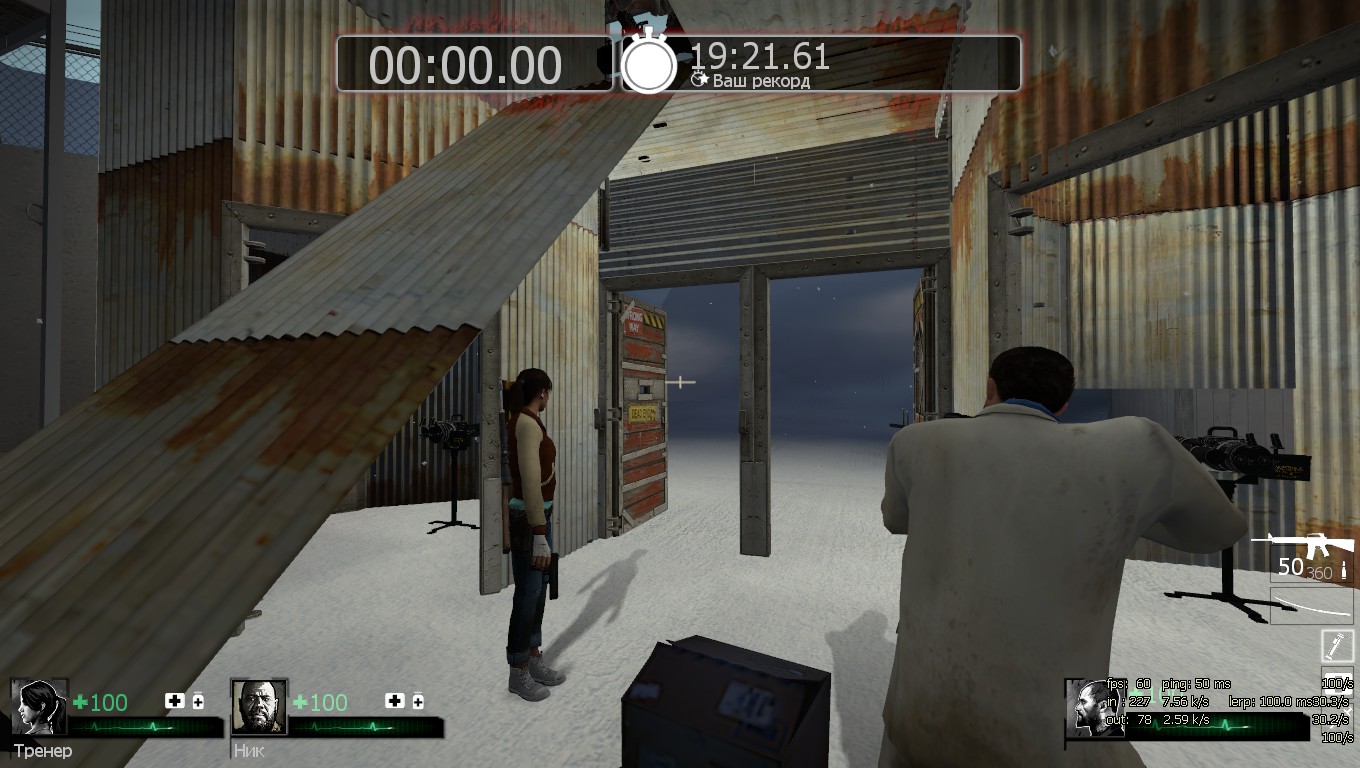Click the stopwatch icon at top

(649, 63)
